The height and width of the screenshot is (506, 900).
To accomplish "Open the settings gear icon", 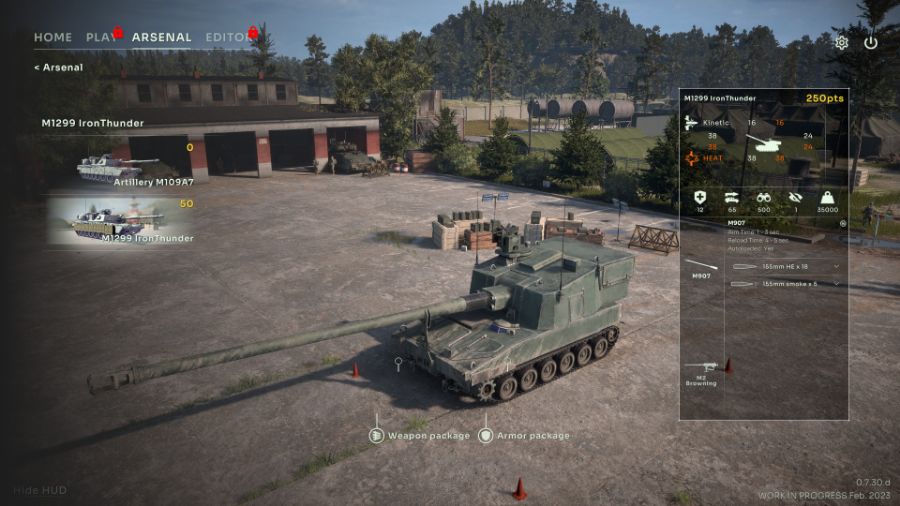I will coord(842,43).
